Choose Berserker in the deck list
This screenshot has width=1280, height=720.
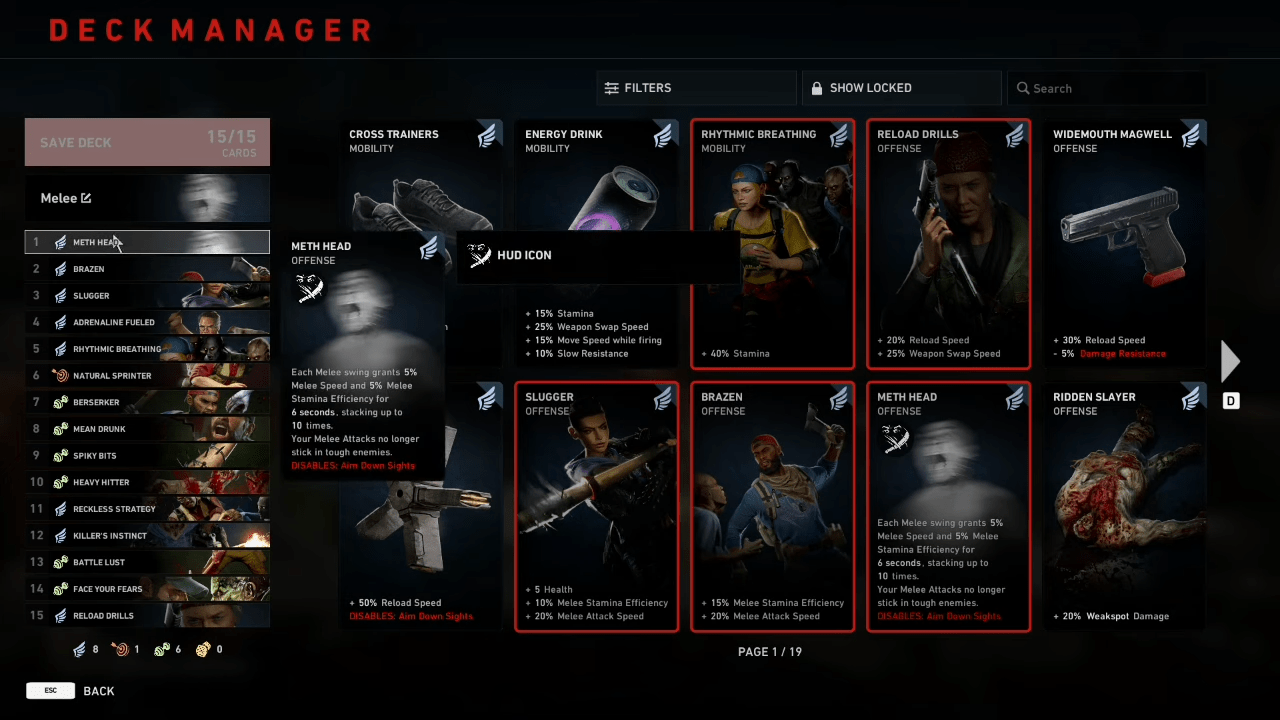pos(147,402)
